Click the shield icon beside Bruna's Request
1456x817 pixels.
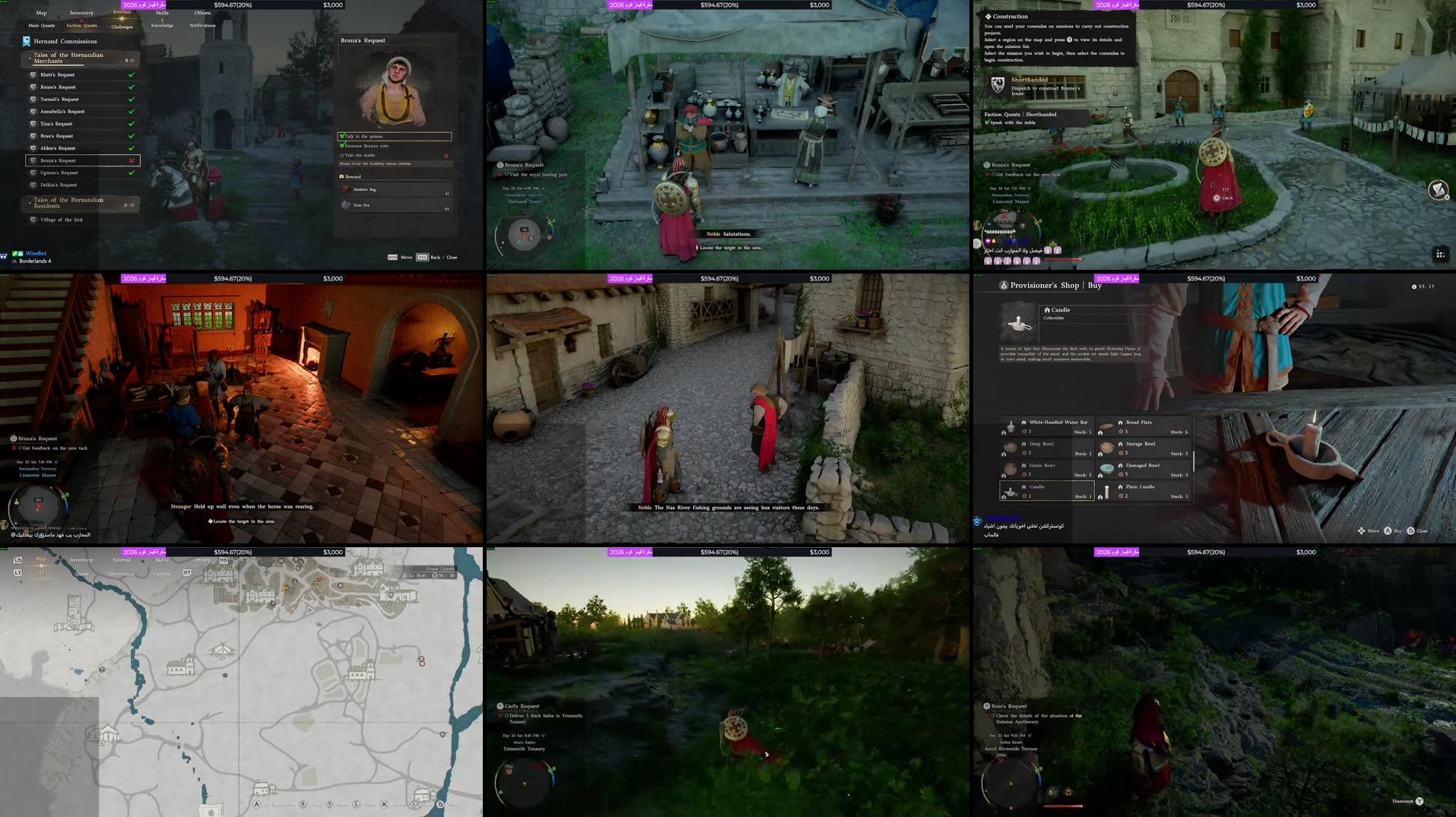click(x=33, y=160)
